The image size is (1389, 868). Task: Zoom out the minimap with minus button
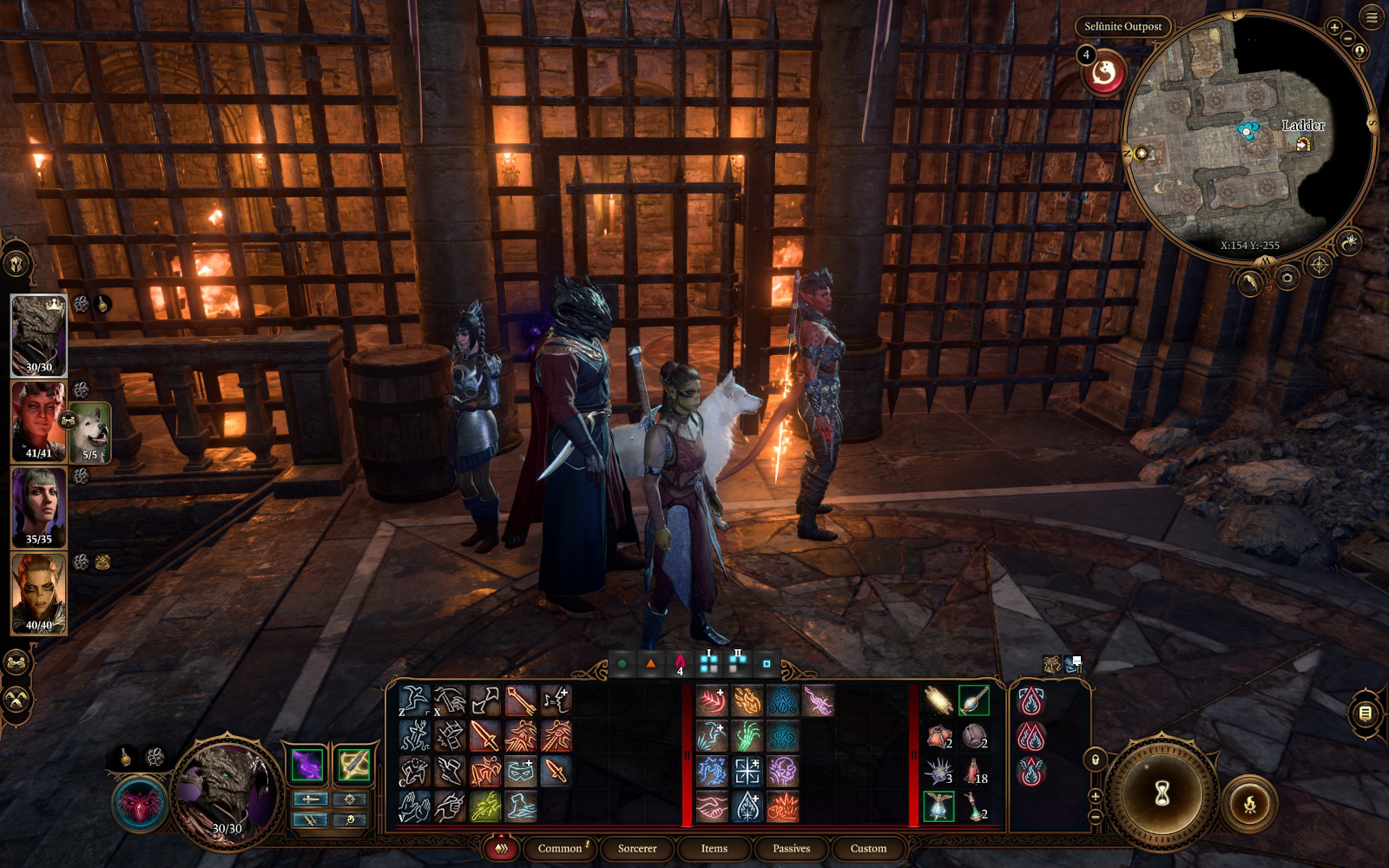[1347, 38]
